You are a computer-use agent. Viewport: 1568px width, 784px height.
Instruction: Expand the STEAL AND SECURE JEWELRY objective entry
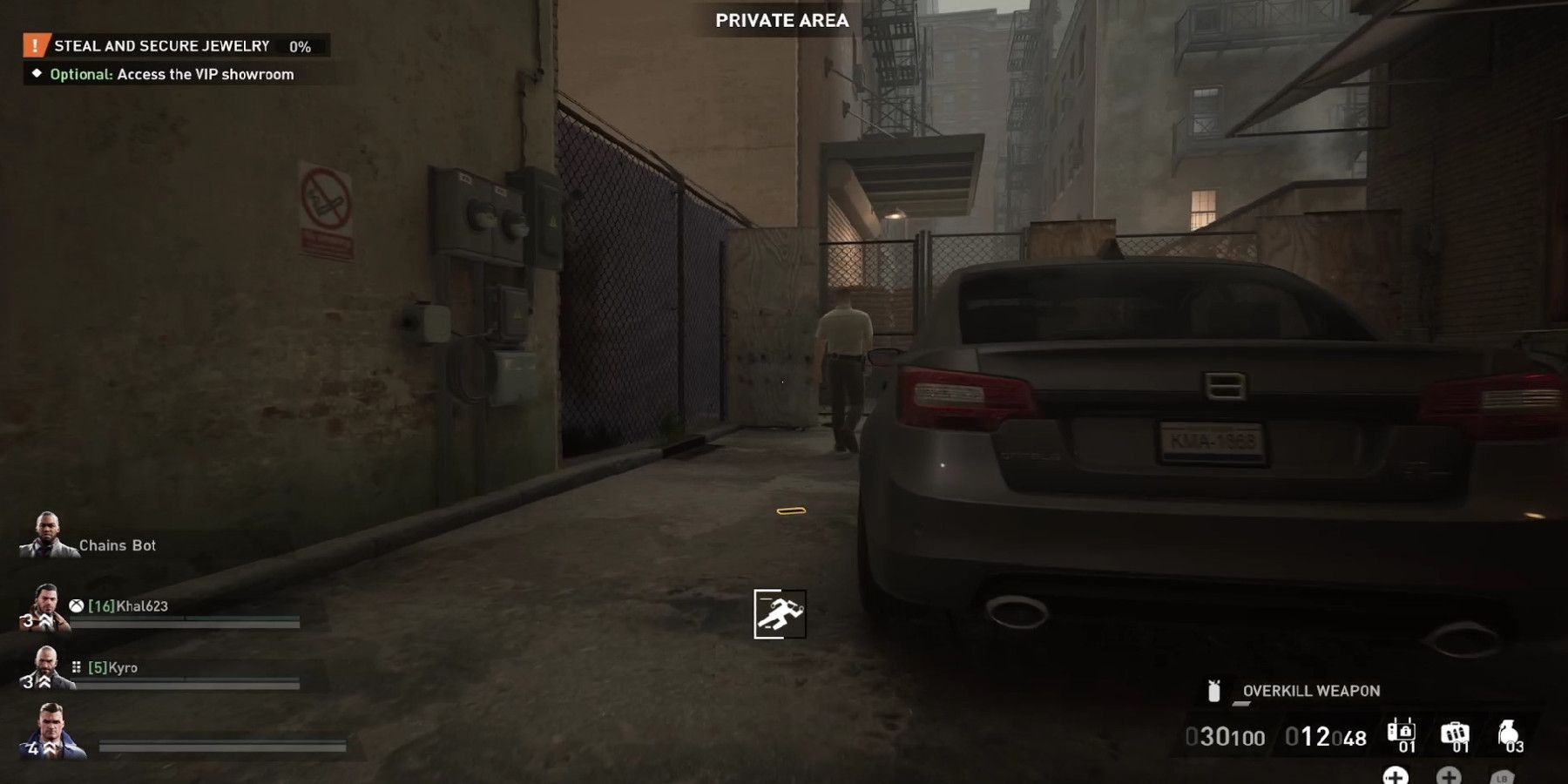coord(163,46)
